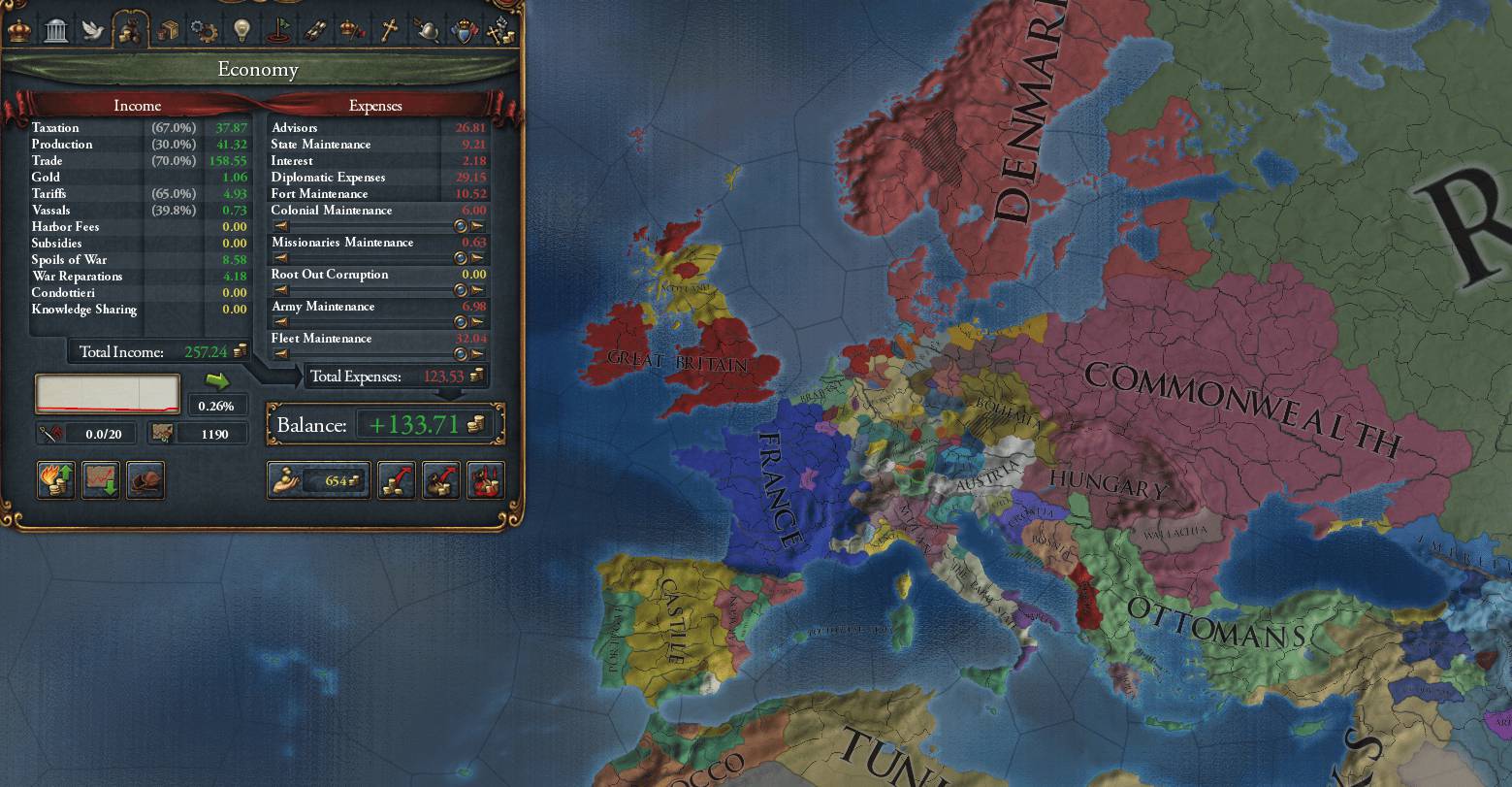Switch to the Trade tab with crate icon
Screen dimensions: 1512x787
[168, 30]
